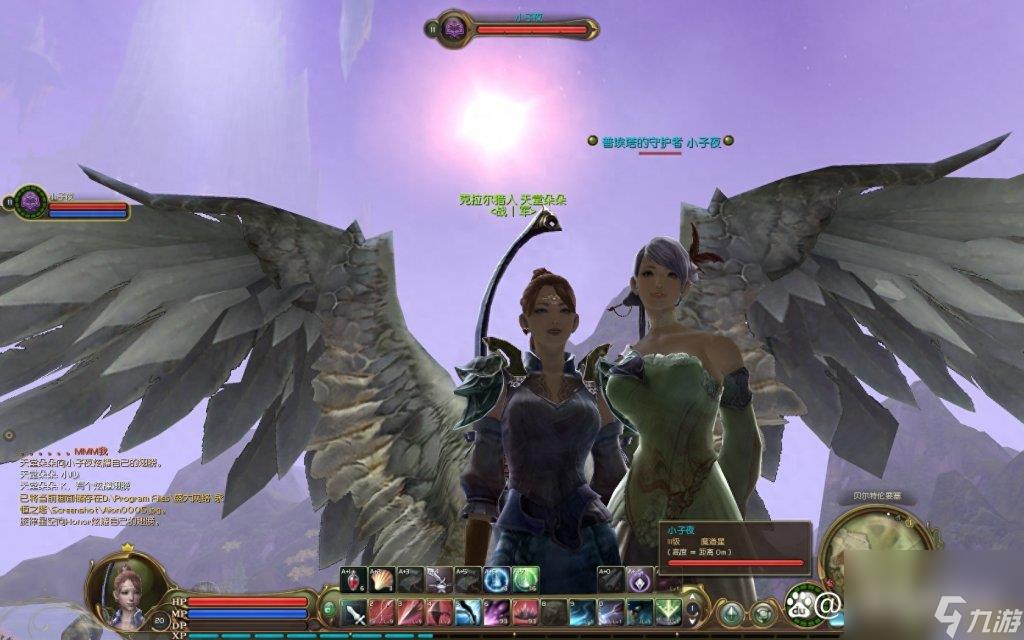The width and height of the screenshot is (1024, 640).
Task: Use the sword basic attack skill
Action: point(355,612)
